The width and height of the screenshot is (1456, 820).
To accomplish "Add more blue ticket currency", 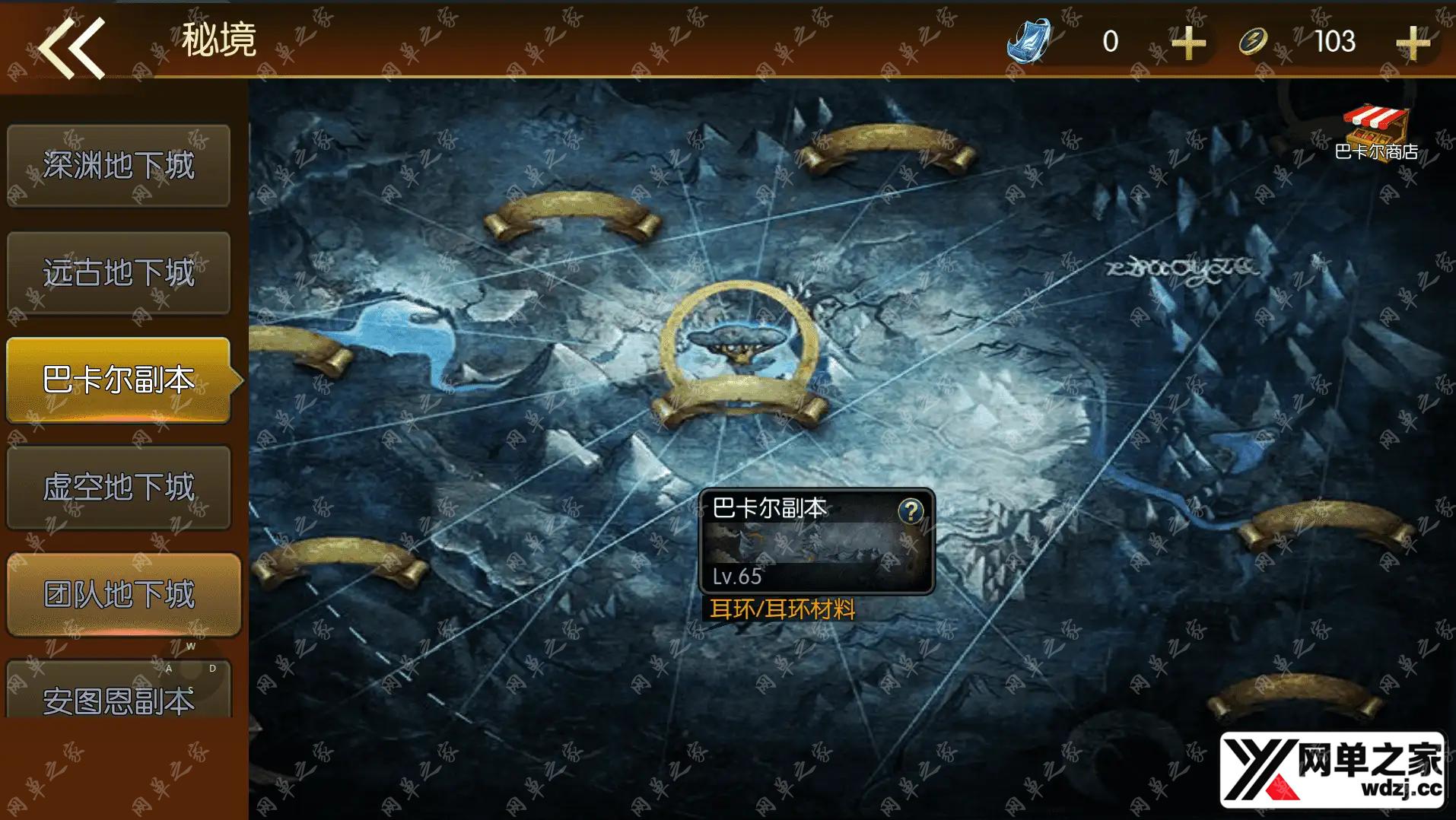I will pyautogui.click(x=1188, y=43).
